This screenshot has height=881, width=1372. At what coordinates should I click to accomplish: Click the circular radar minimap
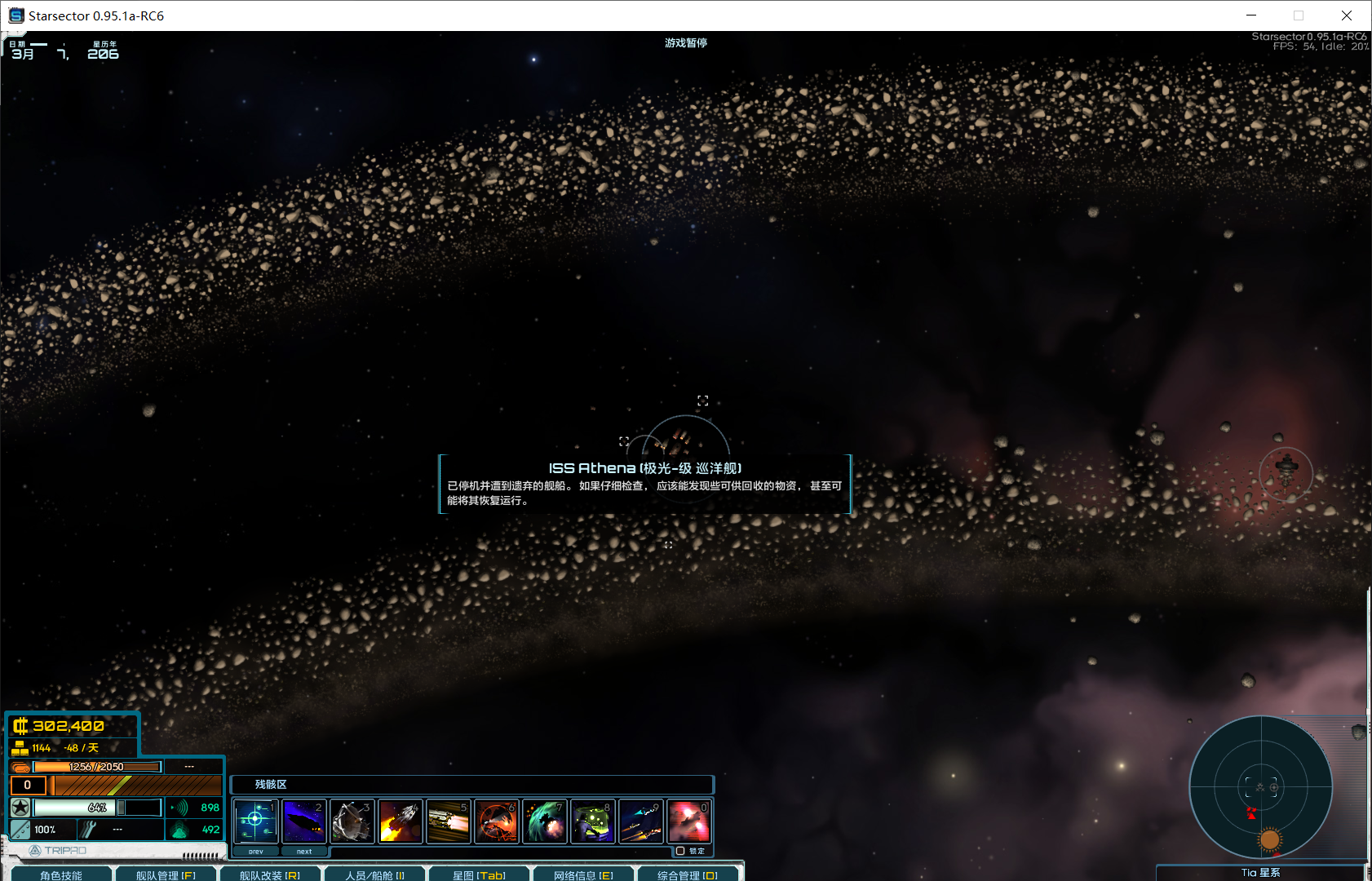(x=1260, y=787)
